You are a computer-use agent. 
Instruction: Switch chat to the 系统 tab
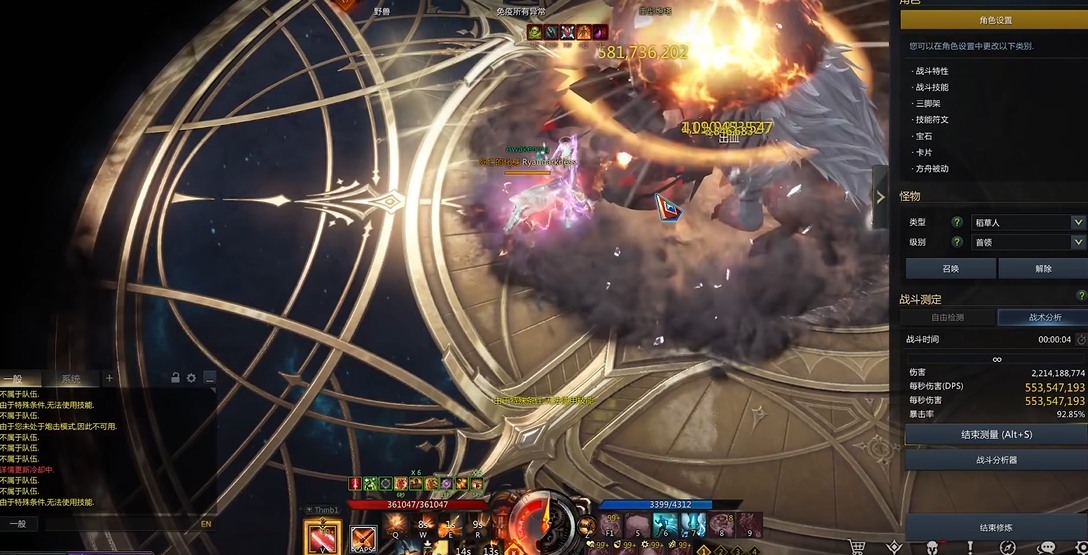pyautogui.click(x=70, y=379)
